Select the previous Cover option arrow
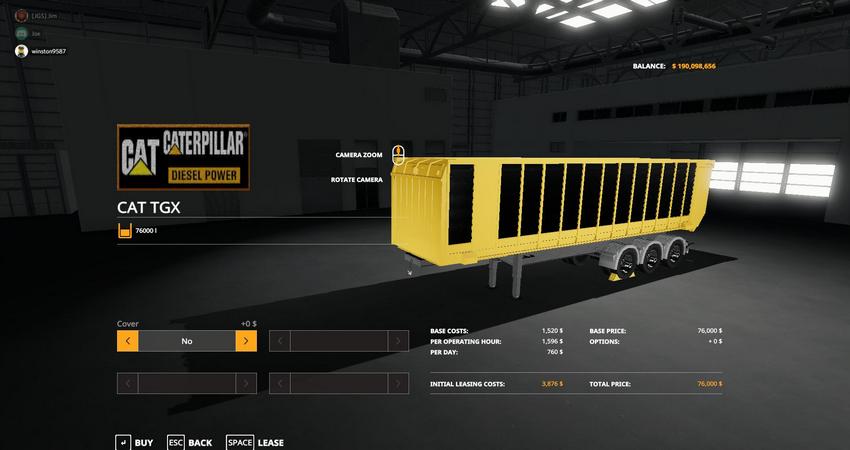 pos(127,341)
